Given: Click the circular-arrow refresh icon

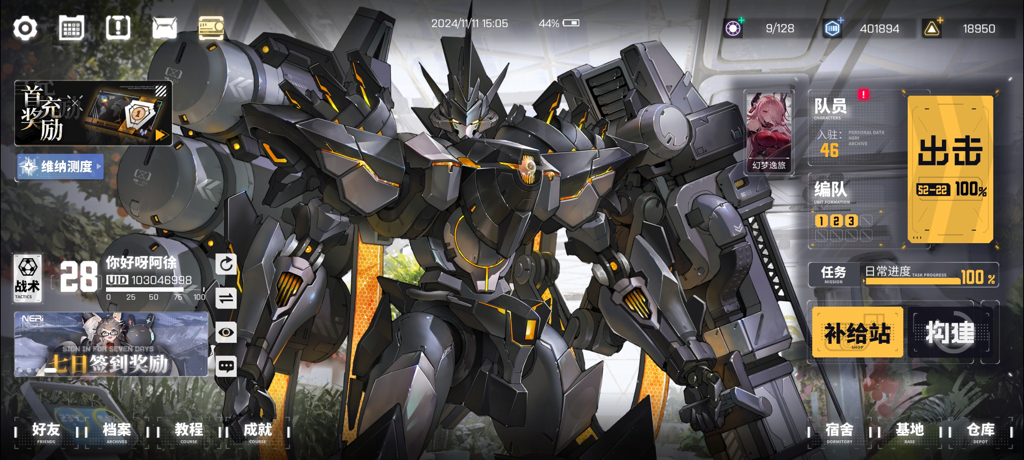Looking at the screenshot, I should [x=226, y=264].
